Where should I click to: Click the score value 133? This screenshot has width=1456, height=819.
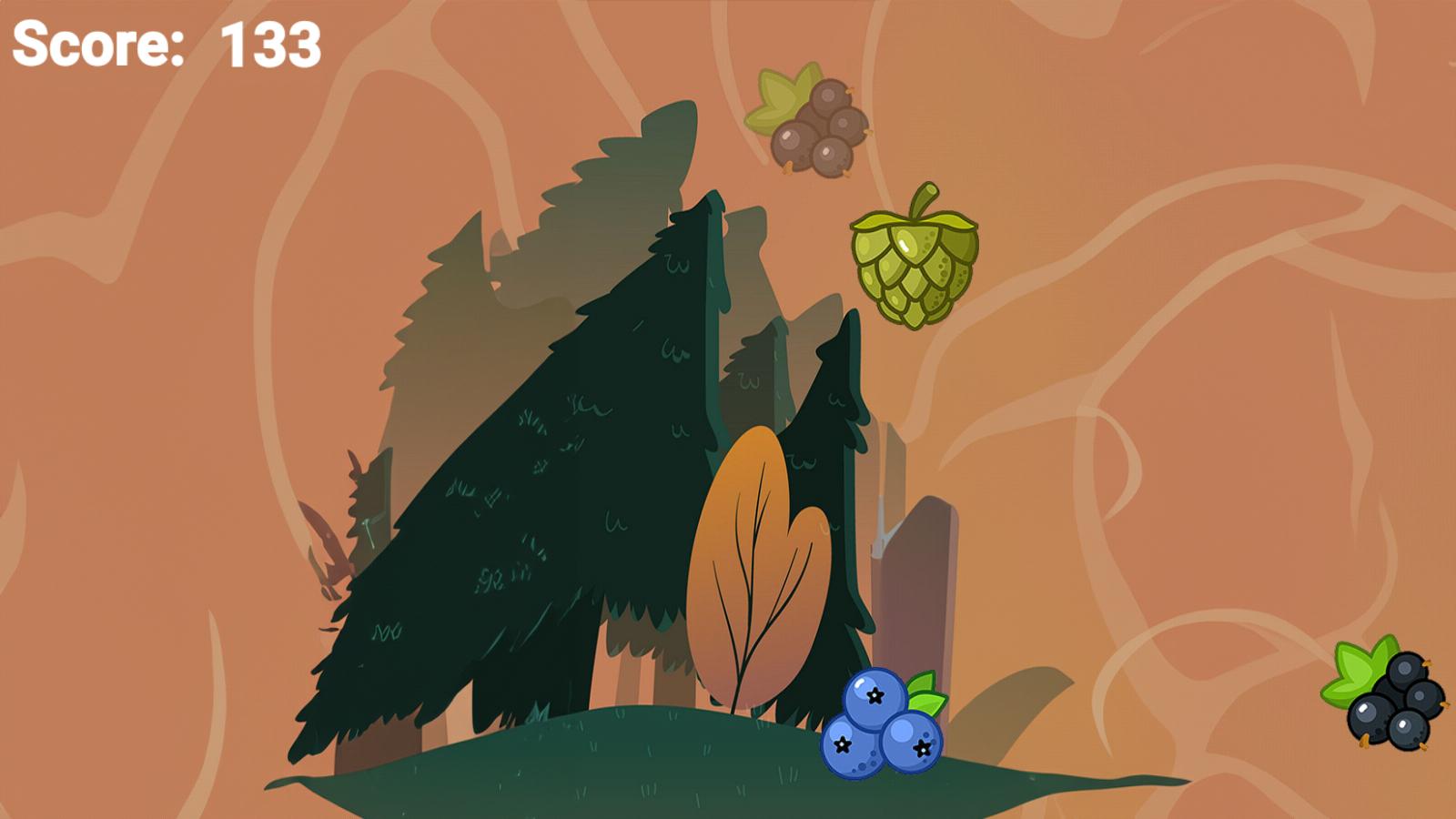(268, 45)
